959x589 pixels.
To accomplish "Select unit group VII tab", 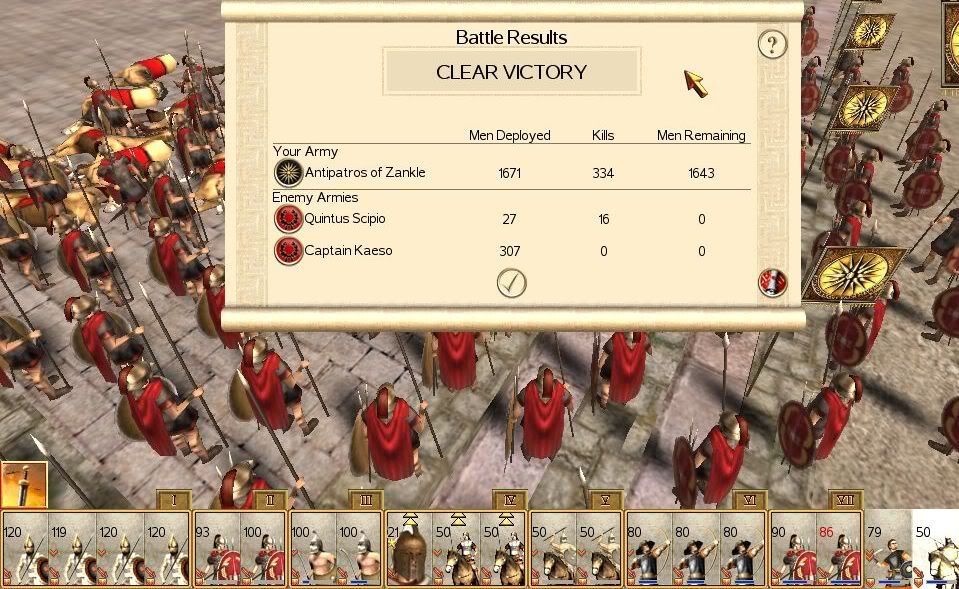I will (x=845, y=499).
